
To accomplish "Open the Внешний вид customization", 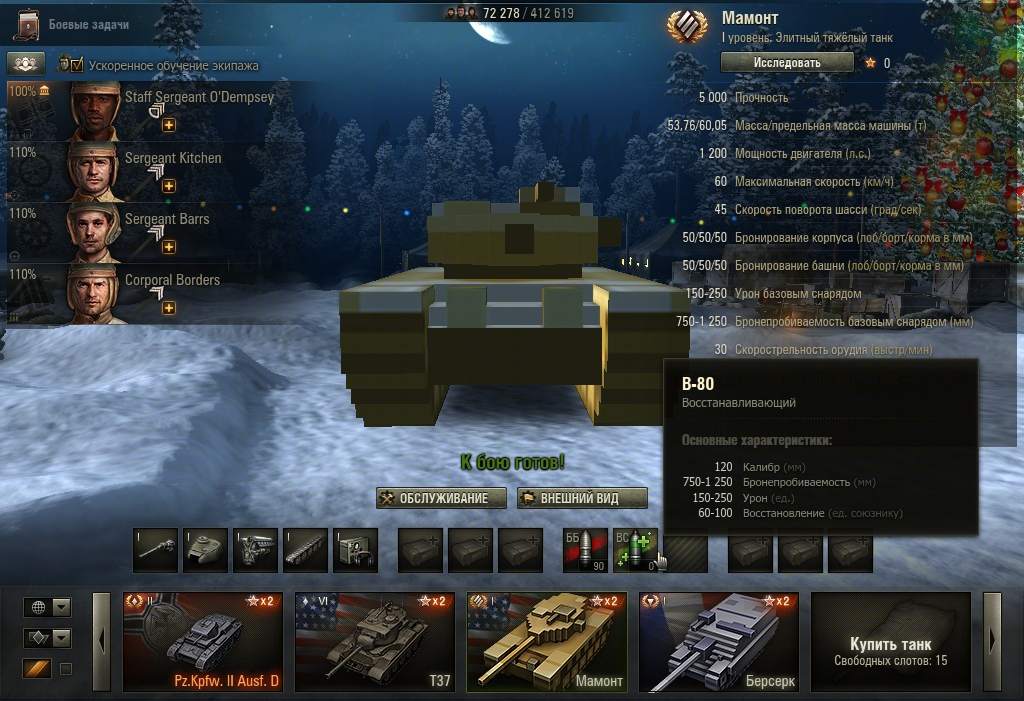I will (582, 498).
